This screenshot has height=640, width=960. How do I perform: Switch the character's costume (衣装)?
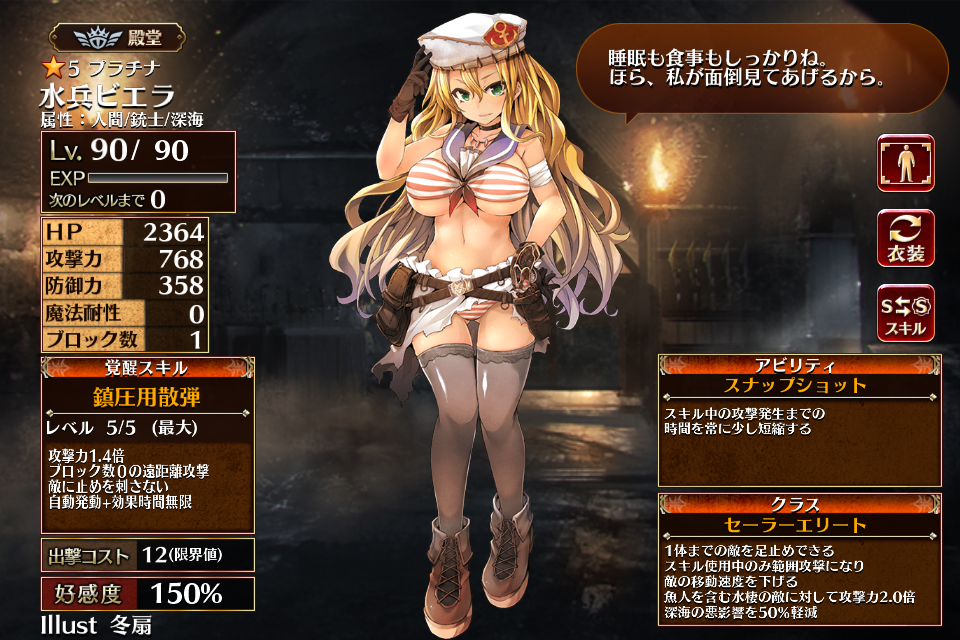tap(905, 238)
